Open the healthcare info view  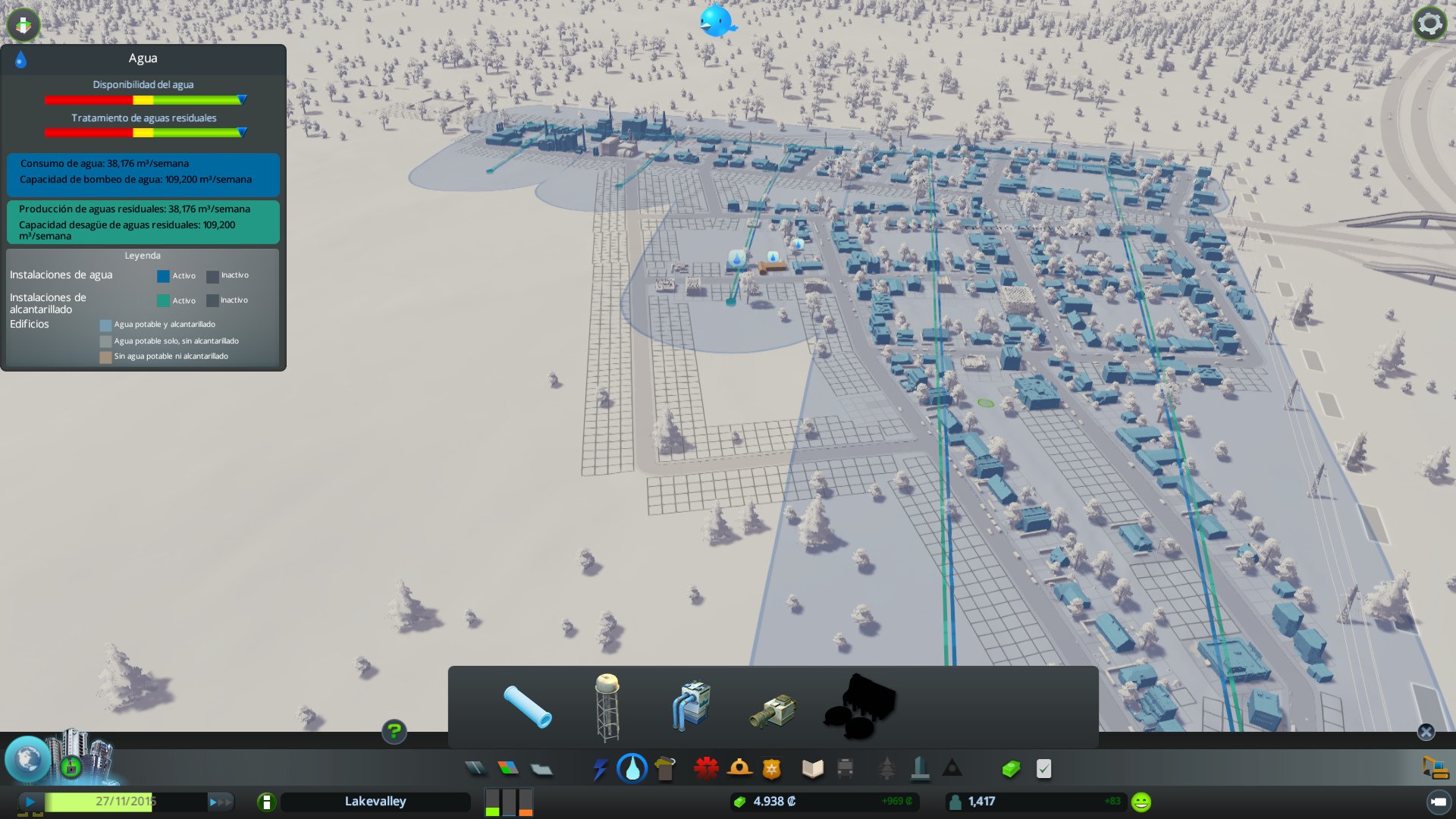point(705,768)
